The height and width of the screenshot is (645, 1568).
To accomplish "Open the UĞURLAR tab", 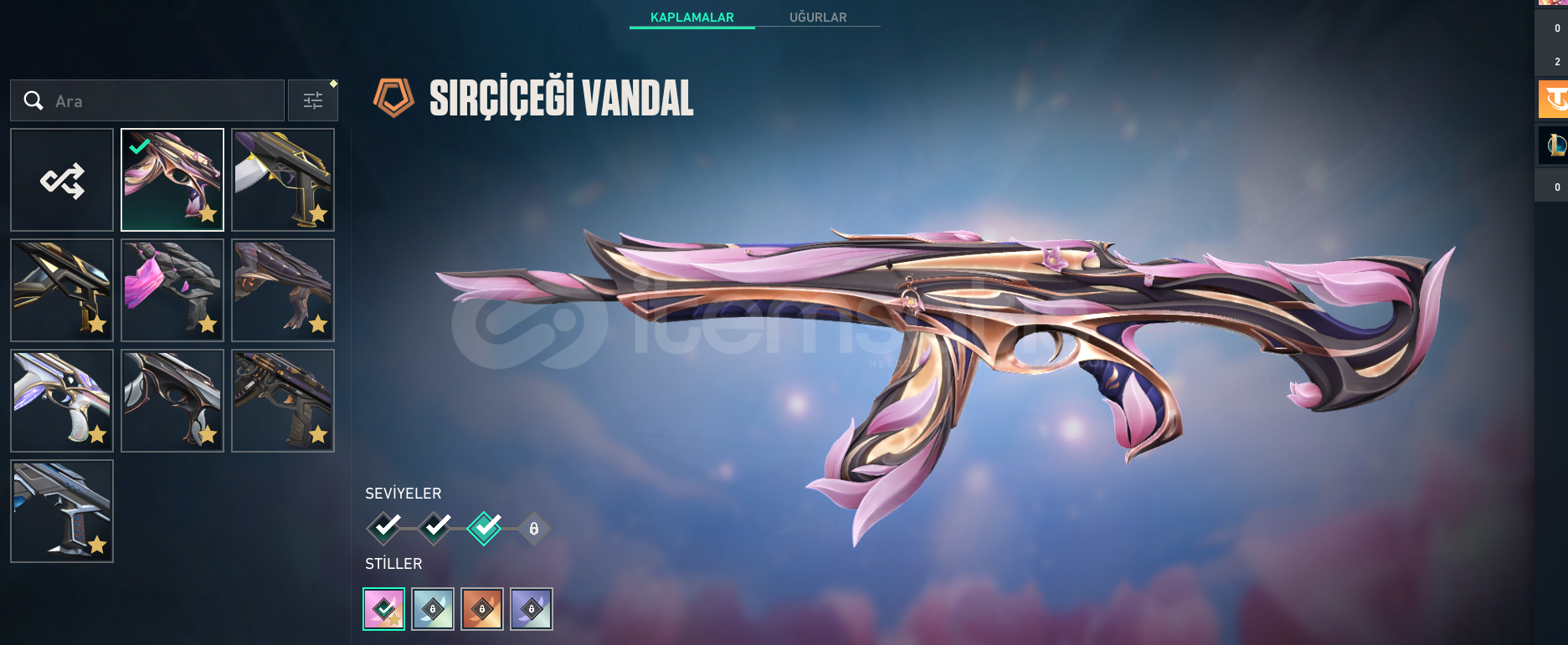I will point(818,18).
